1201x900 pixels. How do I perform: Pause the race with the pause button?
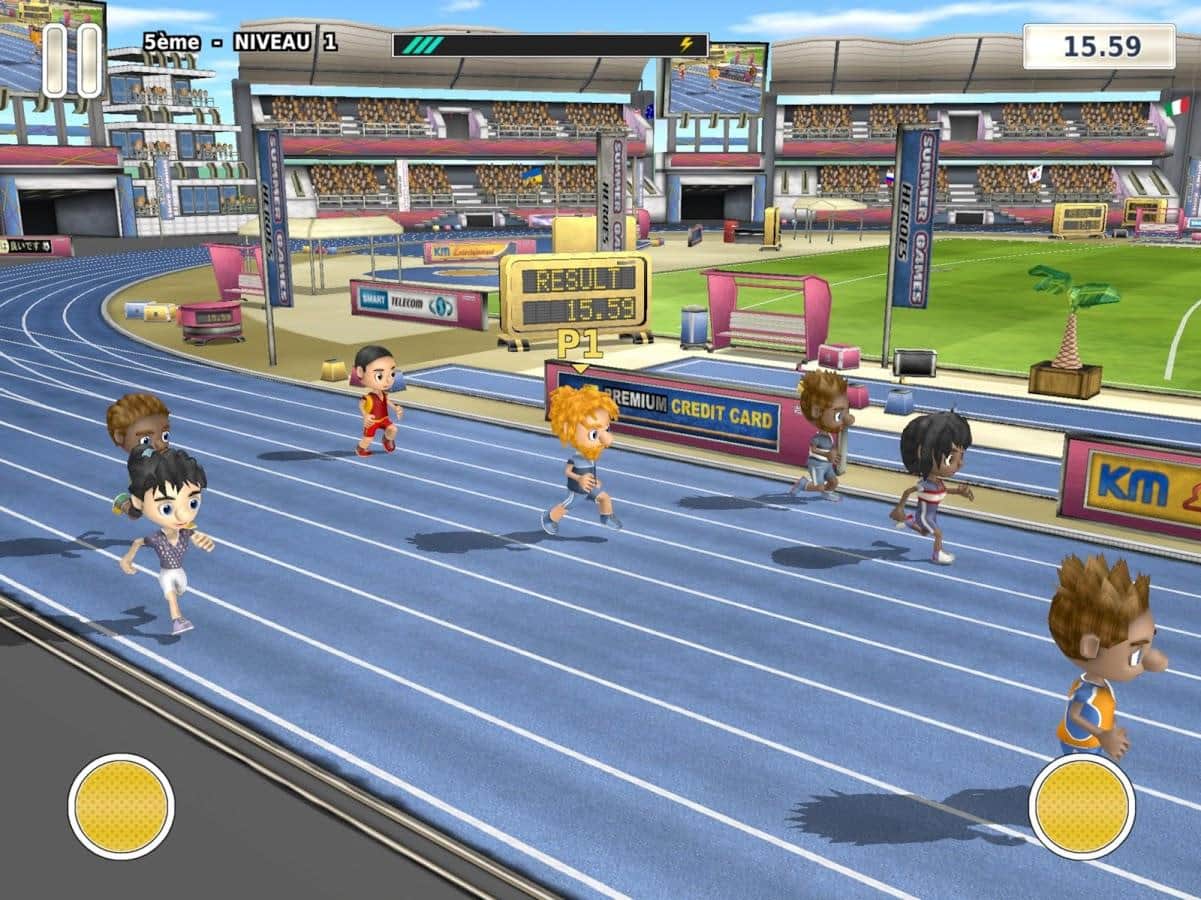pos(72,61)
